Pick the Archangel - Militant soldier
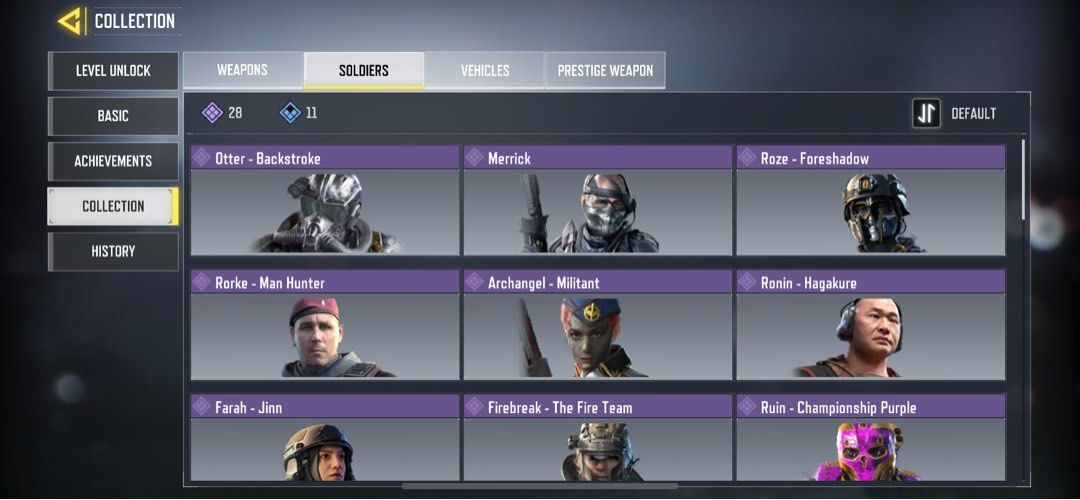 click(598, 325)
